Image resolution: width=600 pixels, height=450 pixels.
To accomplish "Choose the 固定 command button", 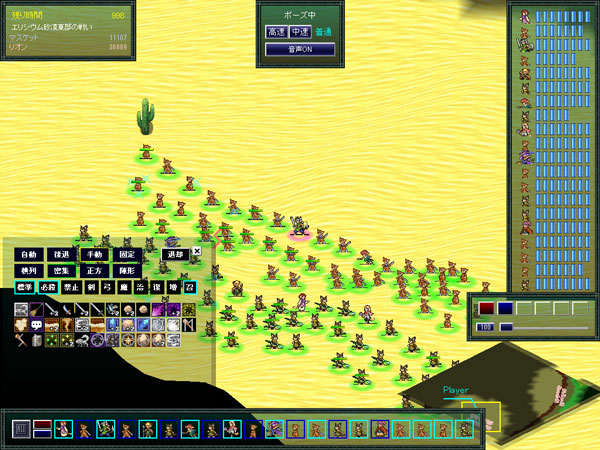I will [x=127, y=255].
